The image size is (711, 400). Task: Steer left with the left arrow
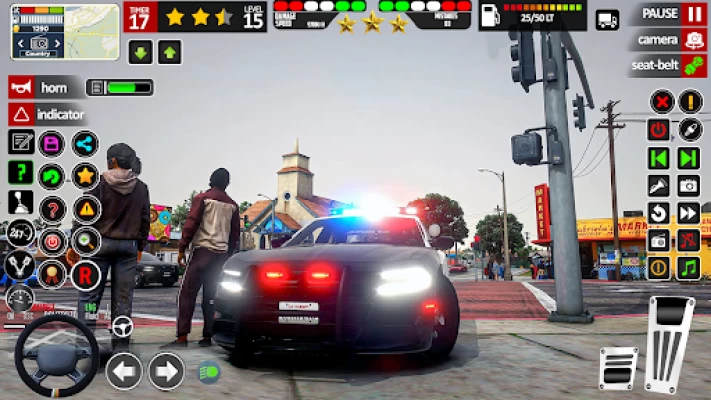point(123,371)
